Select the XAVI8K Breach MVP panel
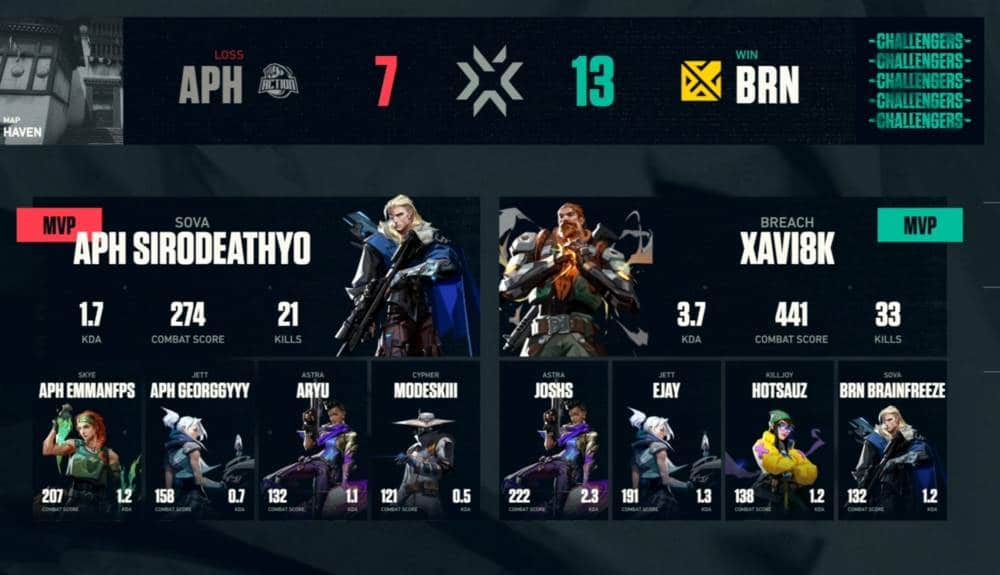The width and height of the screenshot is (1000, 575). tap(722, 277)
